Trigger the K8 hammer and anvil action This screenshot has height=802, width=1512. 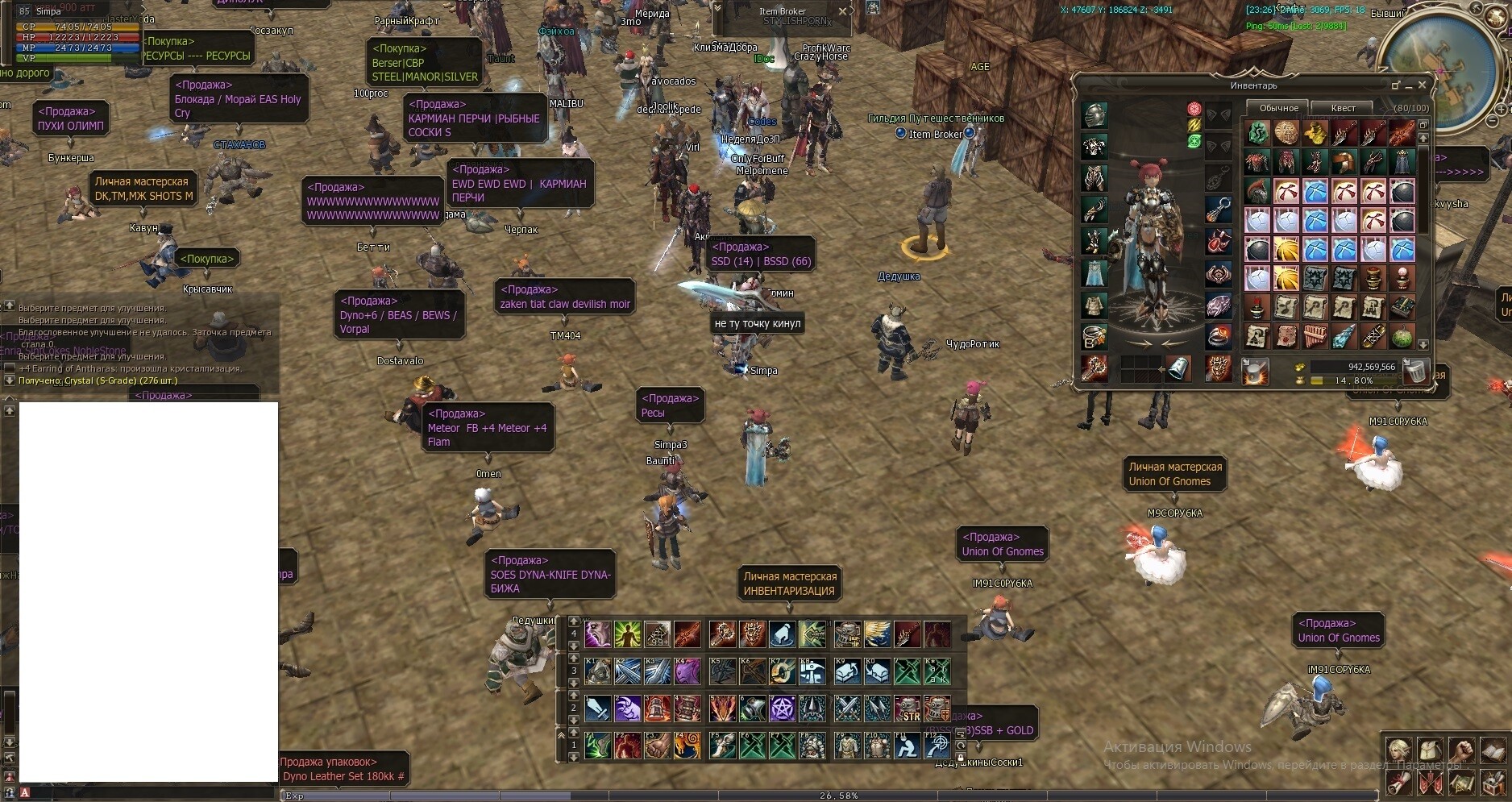click(x=812, y=671)
